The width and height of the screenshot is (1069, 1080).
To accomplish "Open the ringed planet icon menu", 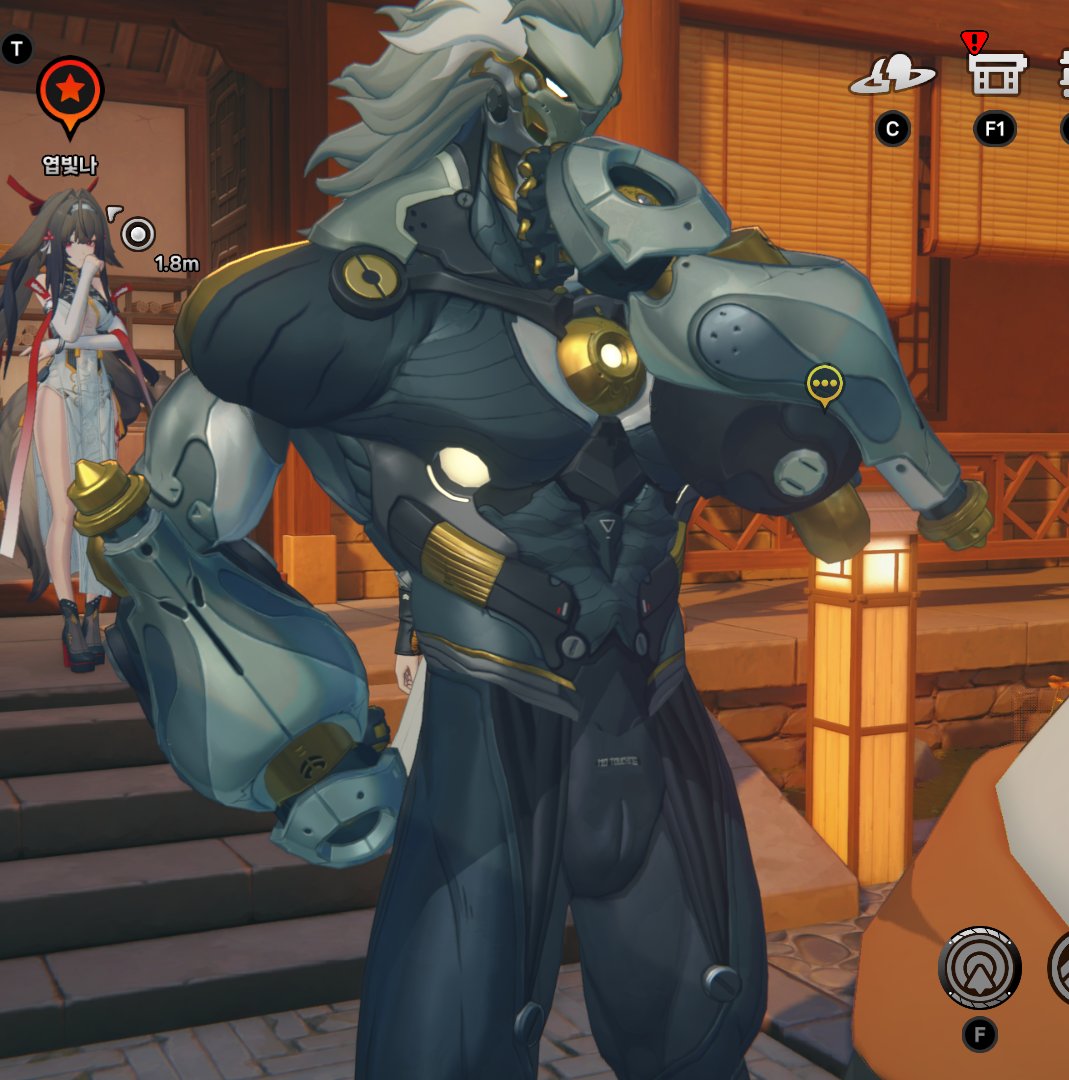I will tap(892, 76).
